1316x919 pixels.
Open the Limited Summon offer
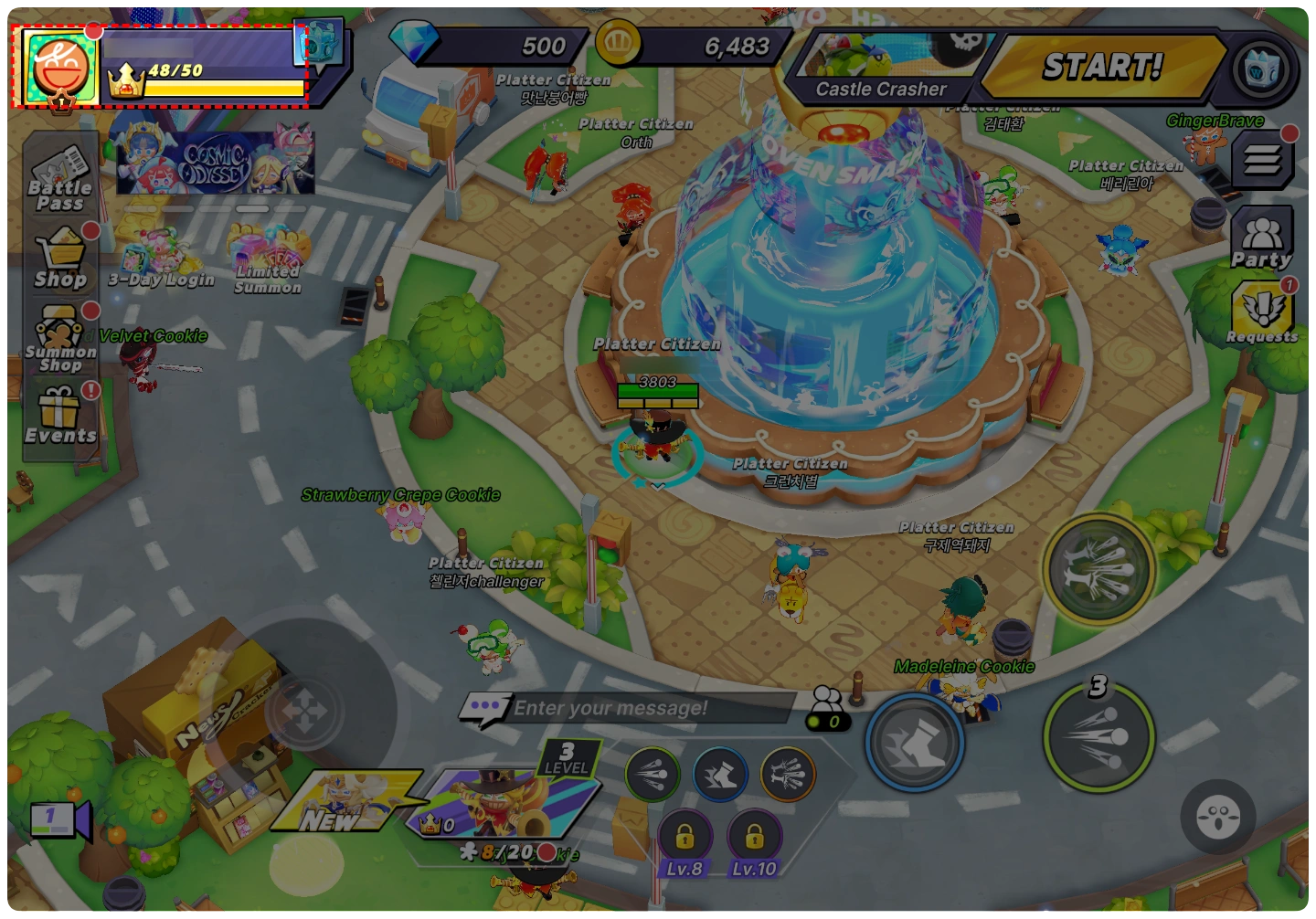tap(267, 261)
